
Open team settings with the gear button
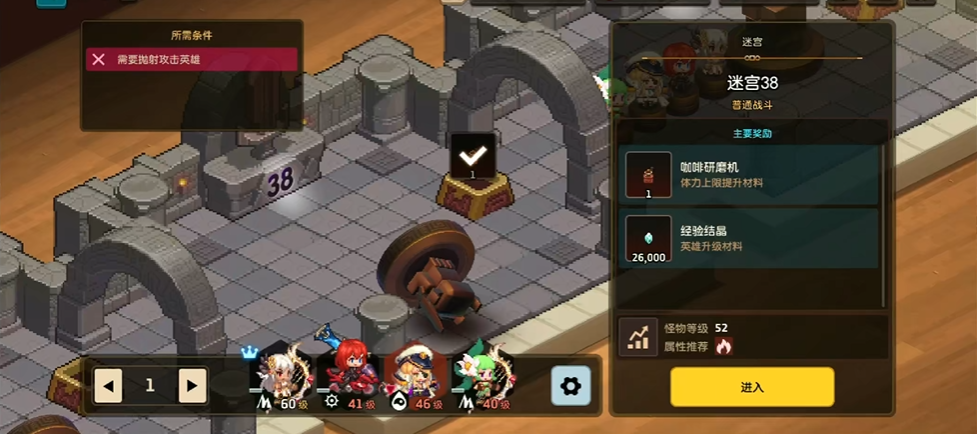point(571,385)
